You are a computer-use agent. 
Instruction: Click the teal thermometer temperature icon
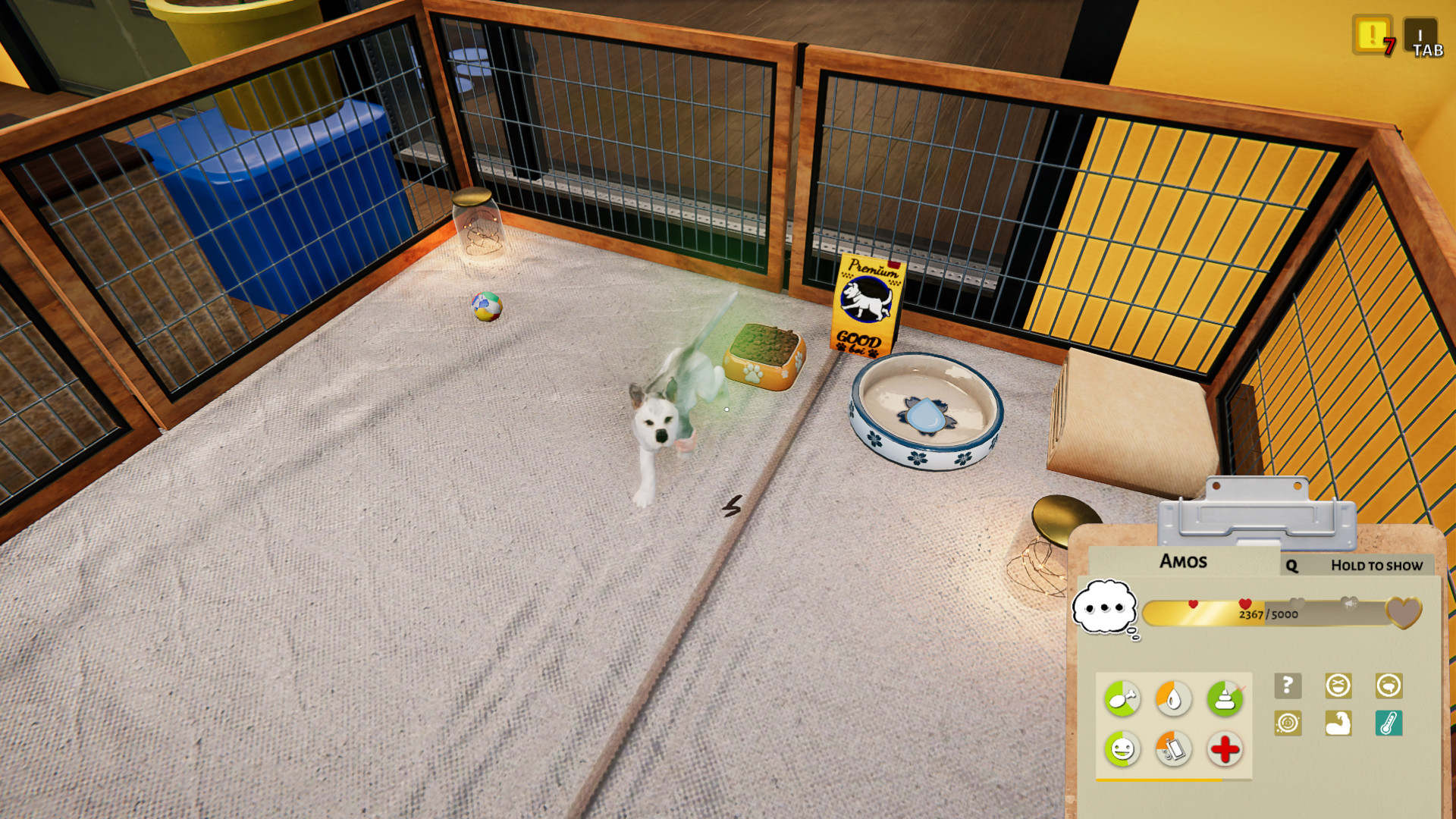pos(1389,723)
